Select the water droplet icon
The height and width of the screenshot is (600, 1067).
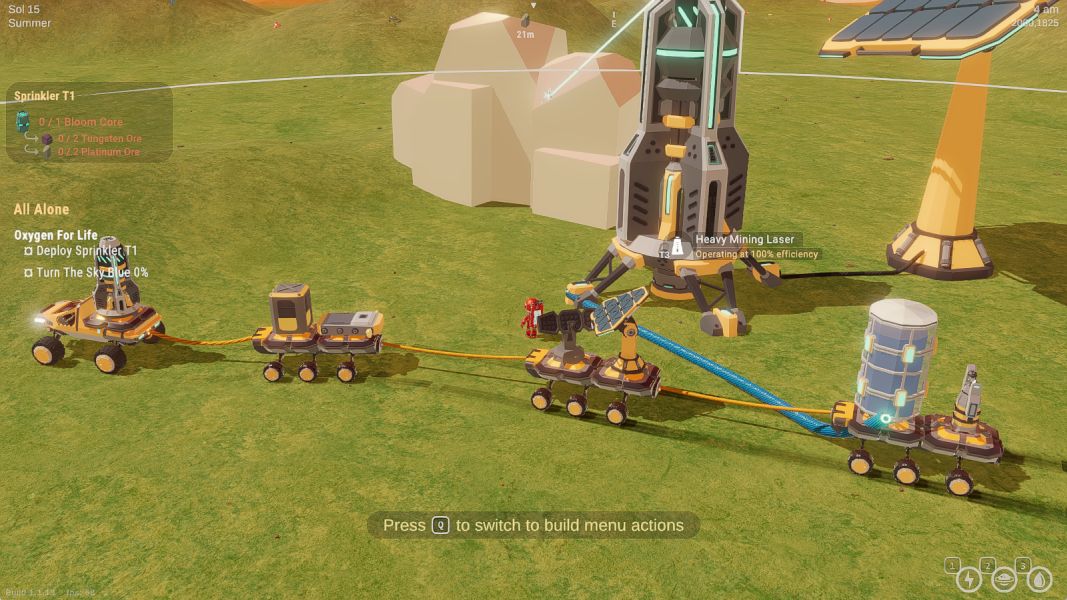click(x=1039, y=579)
